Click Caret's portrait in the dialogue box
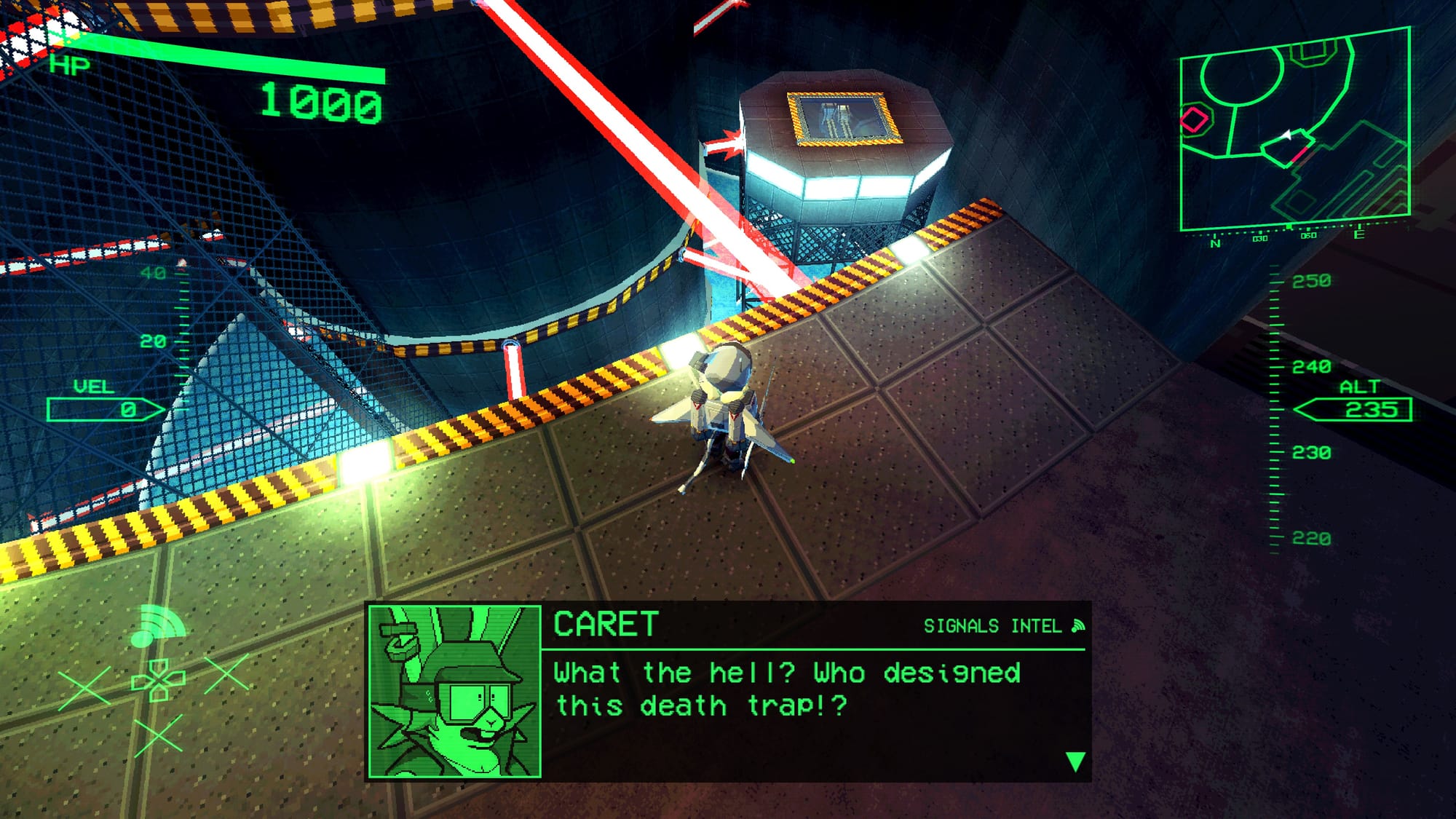Screen dimensions: 1456x819 pos(455,692)
